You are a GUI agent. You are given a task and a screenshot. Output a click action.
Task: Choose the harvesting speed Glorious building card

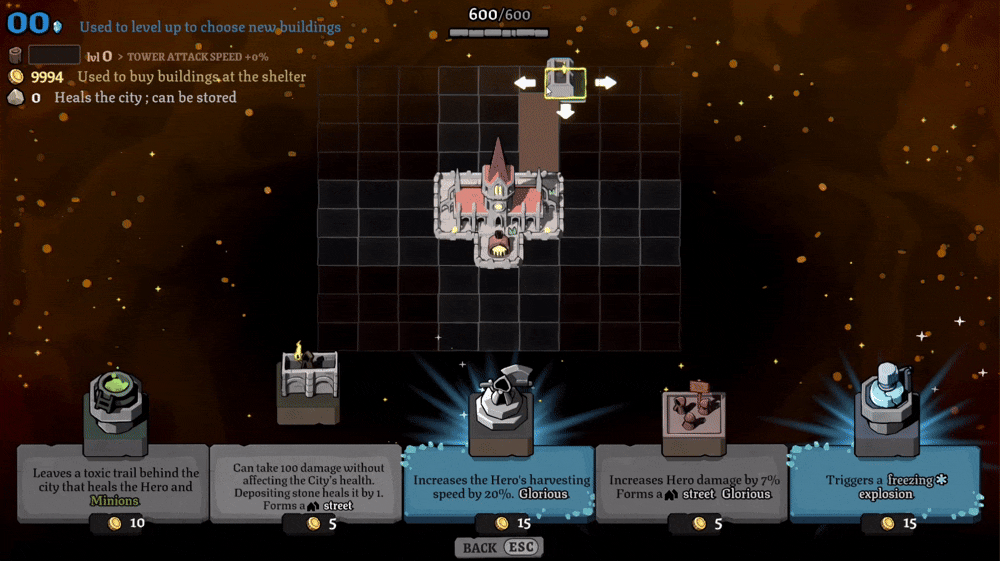tap(500, 484)
